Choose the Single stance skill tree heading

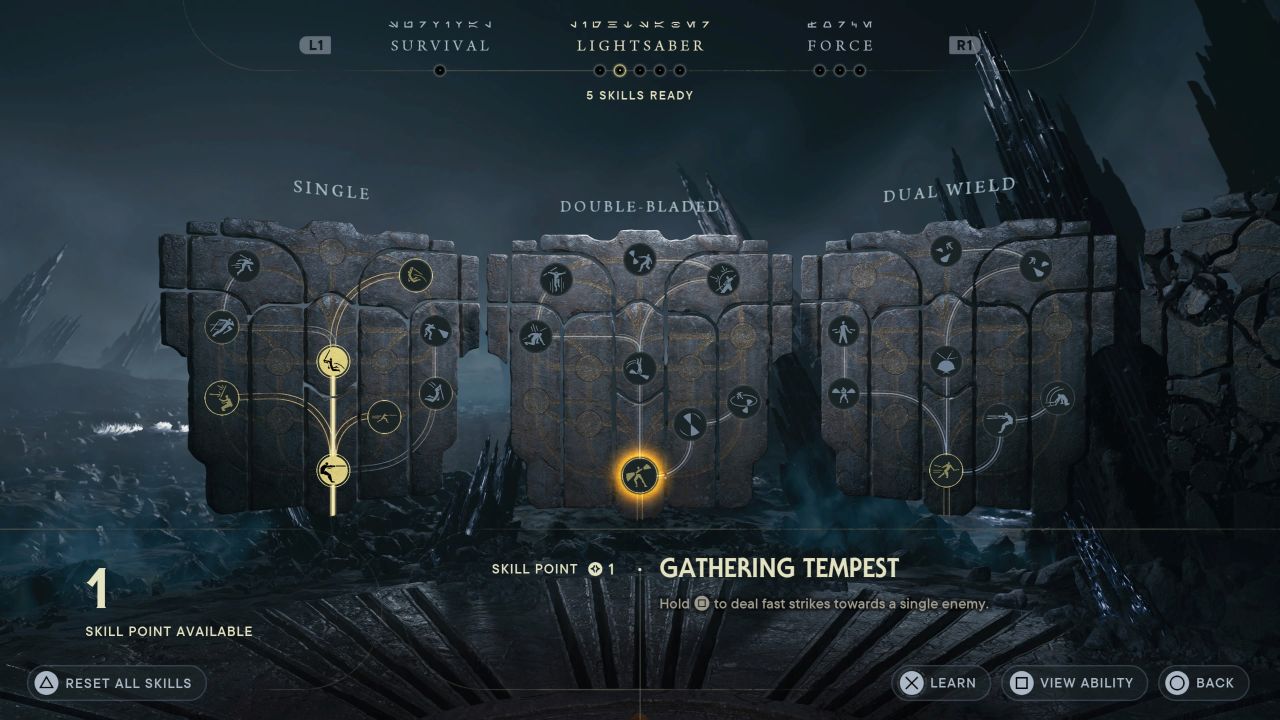[x=331, y=190]
